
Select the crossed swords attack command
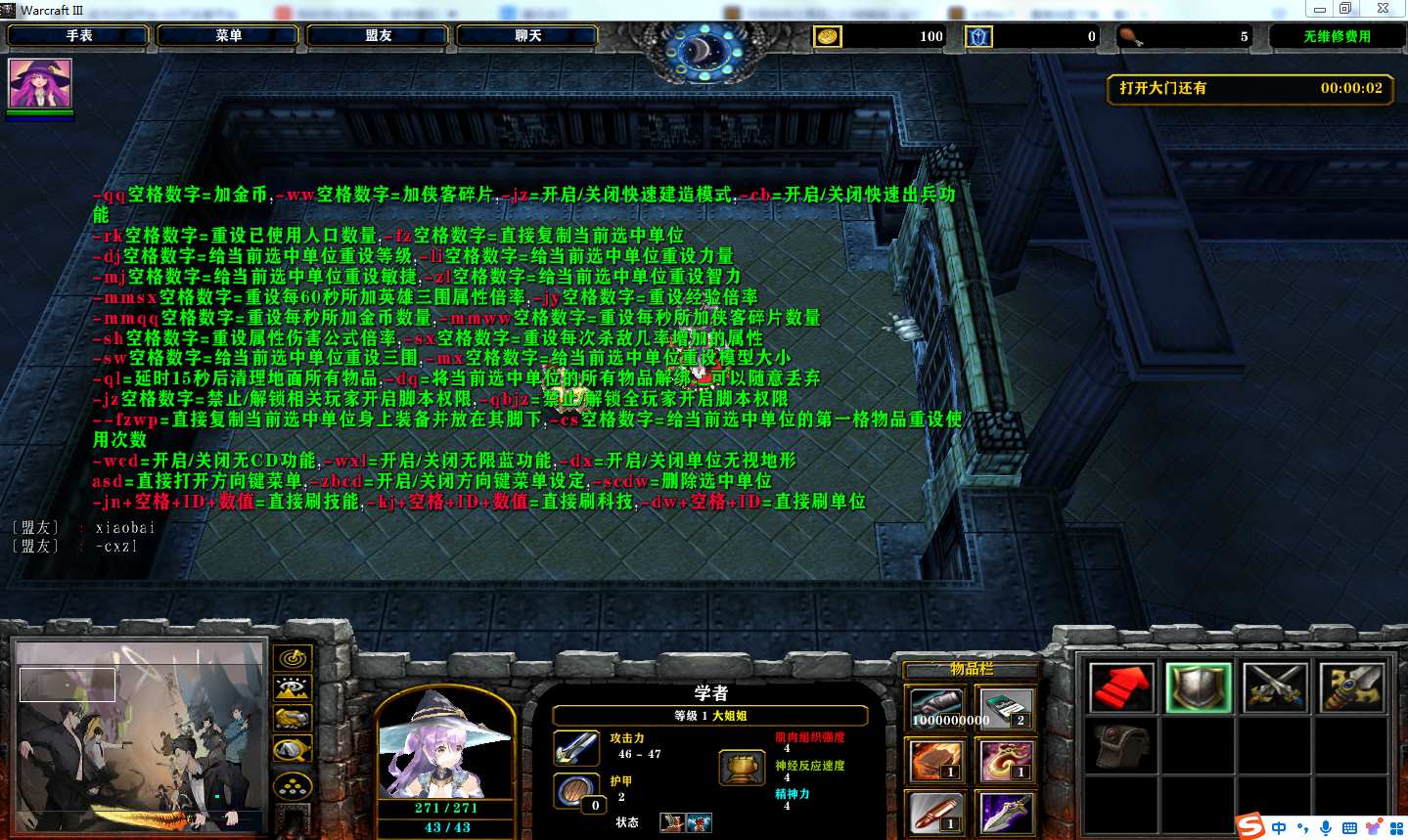pyautogui.click(x=1275, y=687)
